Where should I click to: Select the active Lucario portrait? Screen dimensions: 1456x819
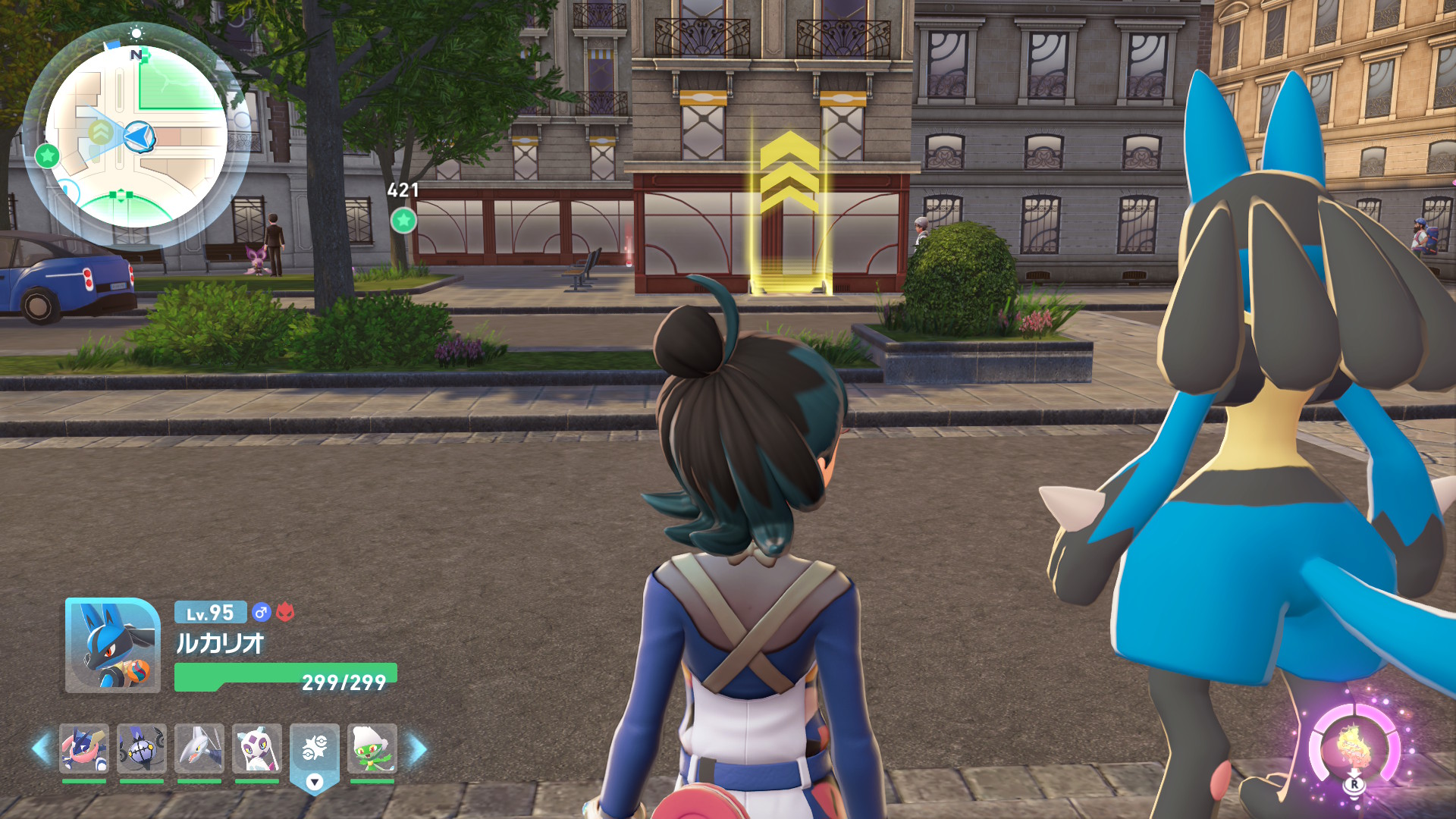pyautogui.click(x=112, y=645)
